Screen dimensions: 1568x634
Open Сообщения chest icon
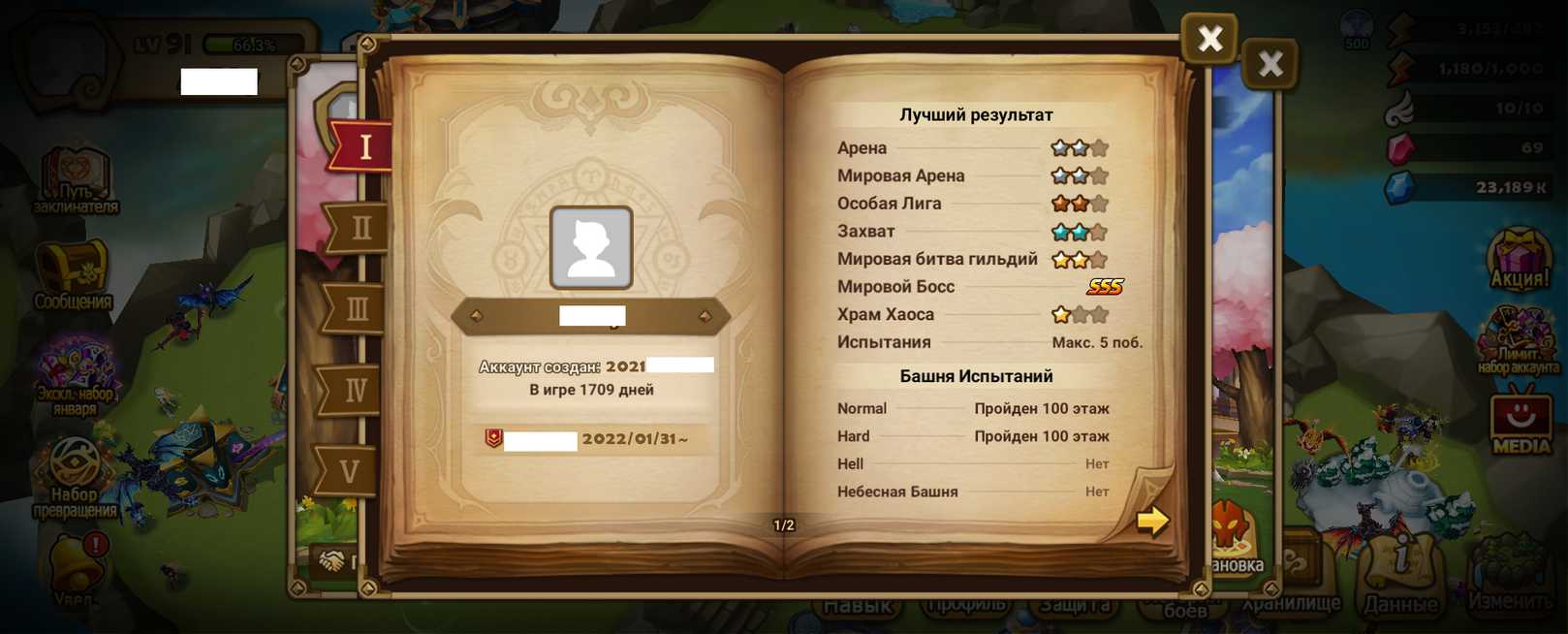pyautogui.click(x=74, y=275)
